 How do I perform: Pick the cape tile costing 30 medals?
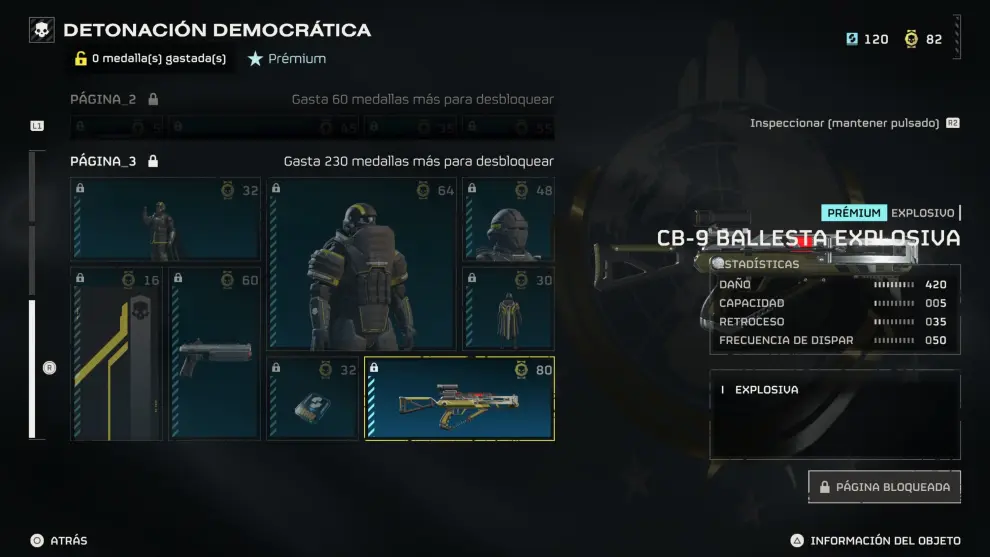[x=508, y=308]
